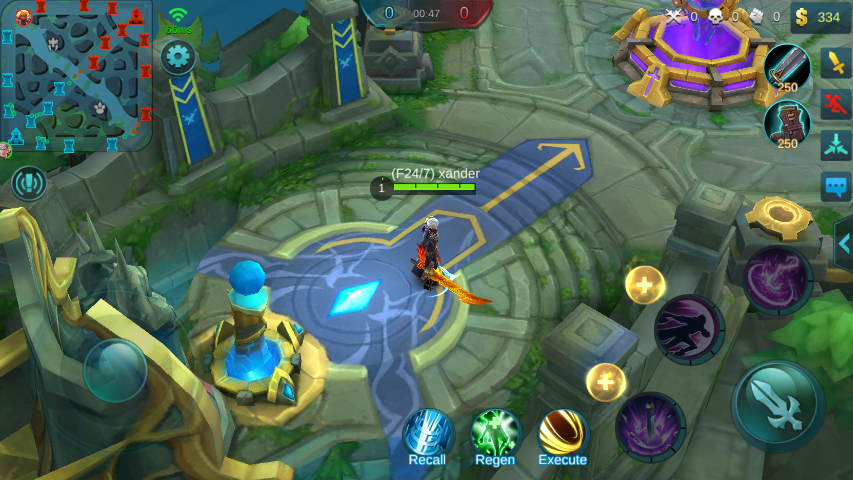The height and width of the screenshot is (480, 853).
Task: Toggle the voice chat speaker icon
Action: pos(29,183)
